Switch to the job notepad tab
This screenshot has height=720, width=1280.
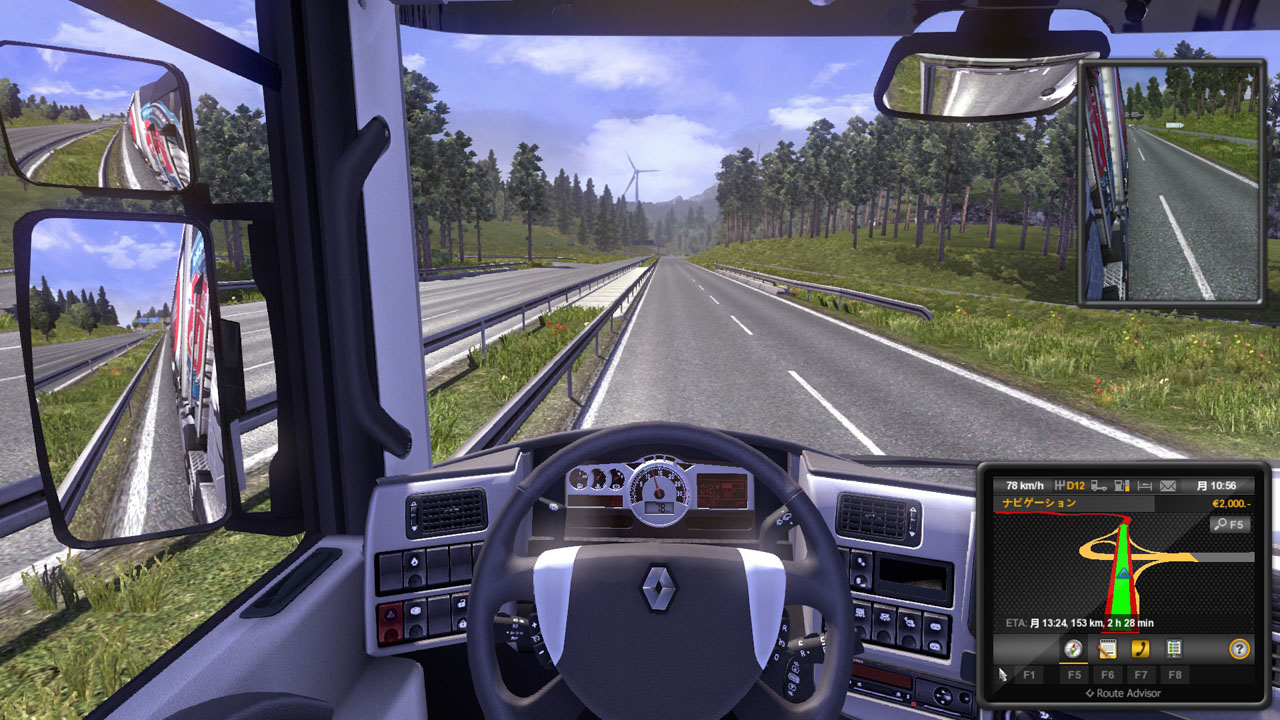tap(1107, 649)
